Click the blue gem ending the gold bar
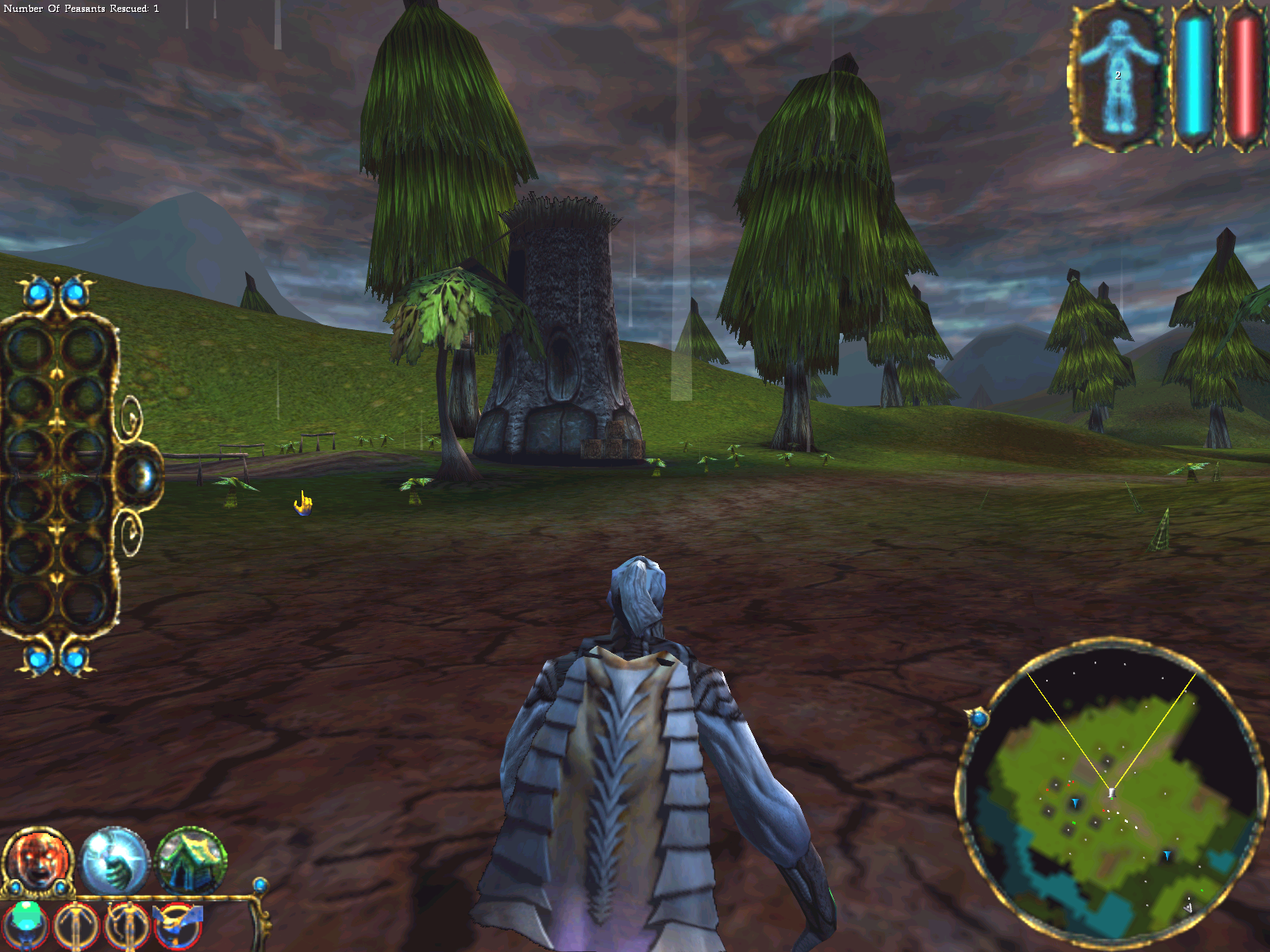This screenshot has width=1270, height=952. (260, 885)
